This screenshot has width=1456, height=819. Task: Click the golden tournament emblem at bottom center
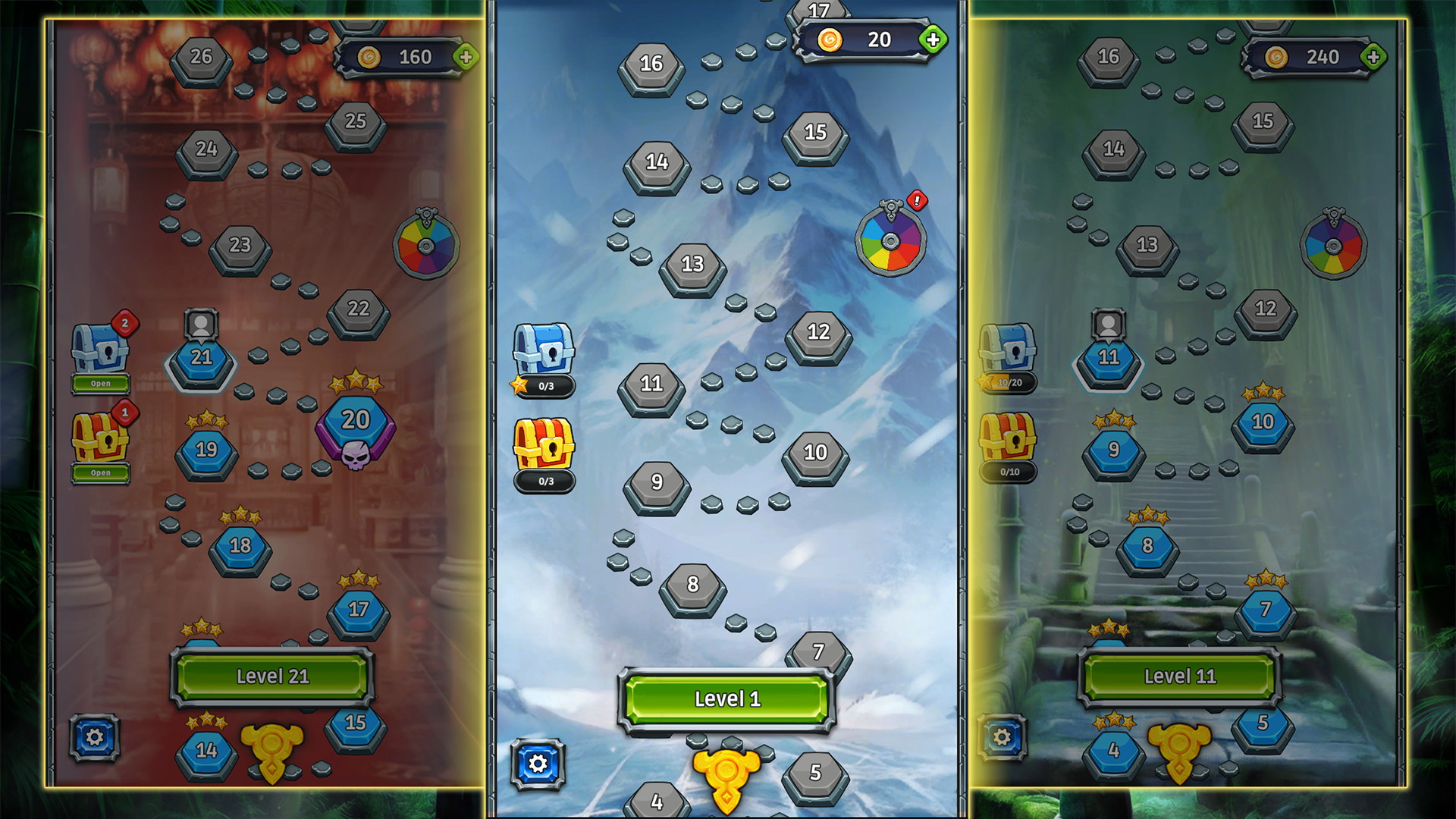click(728, 773)
